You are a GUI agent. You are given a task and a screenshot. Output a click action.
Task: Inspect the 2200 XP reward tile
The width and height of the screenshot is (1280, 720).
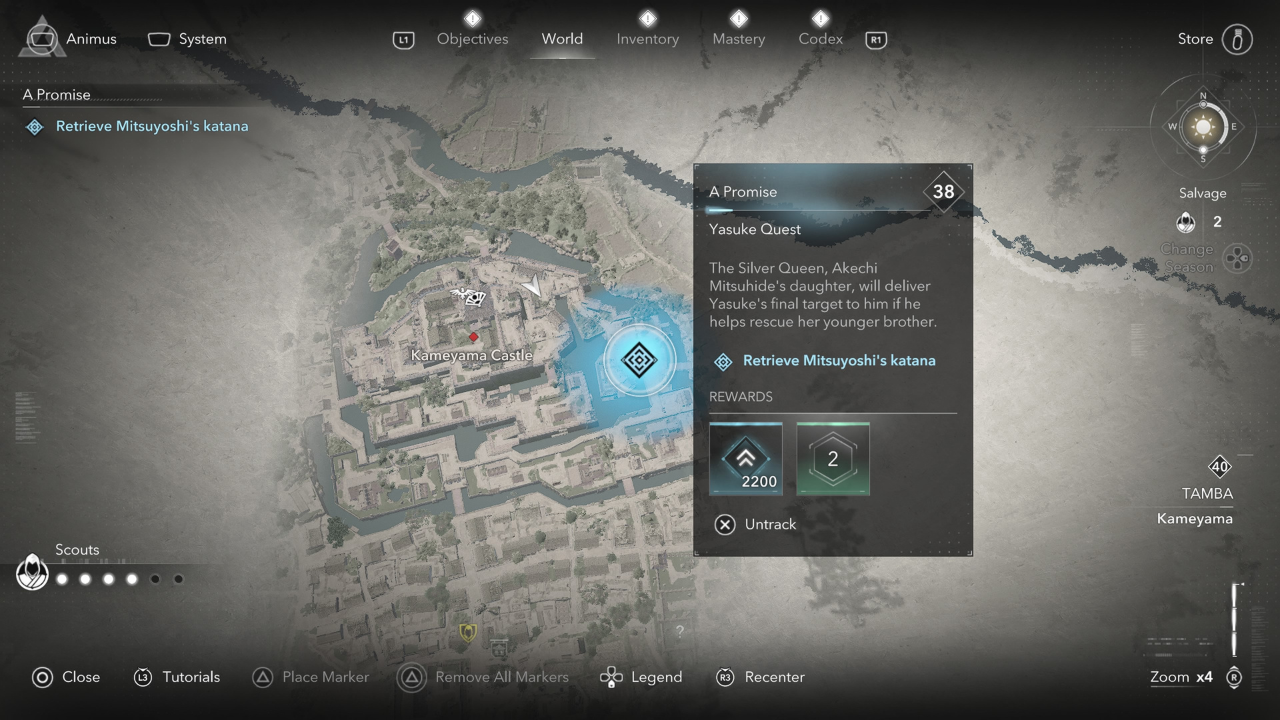pos(745,459)
